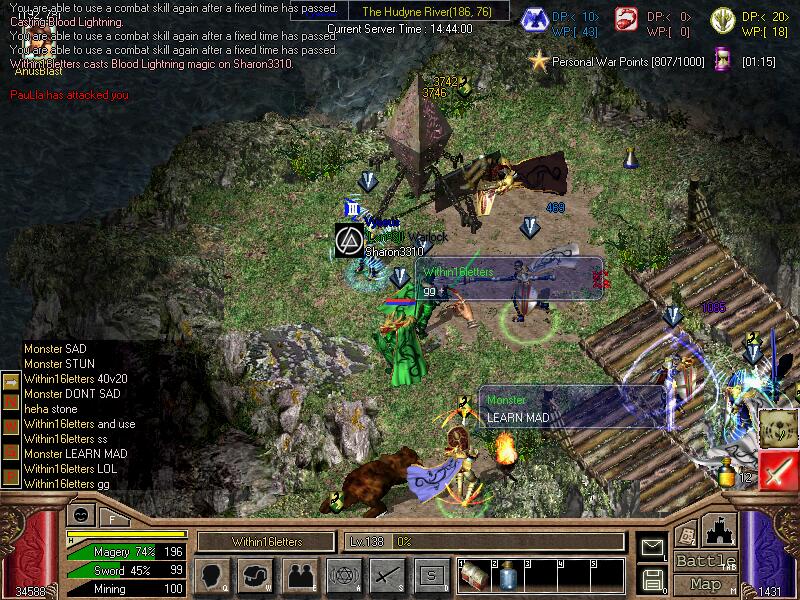Viewport: 800px width, 600px height.
Task: Toggle the arrow chat filter button
Action: tap(10, 381)
